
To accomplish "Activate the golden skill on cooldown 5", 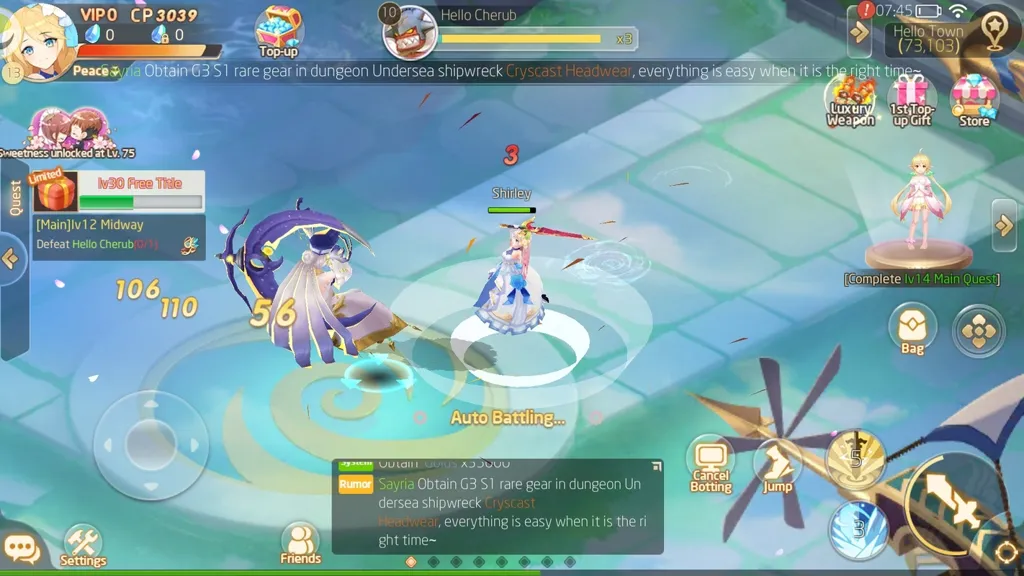I will (x=855, y=459).
